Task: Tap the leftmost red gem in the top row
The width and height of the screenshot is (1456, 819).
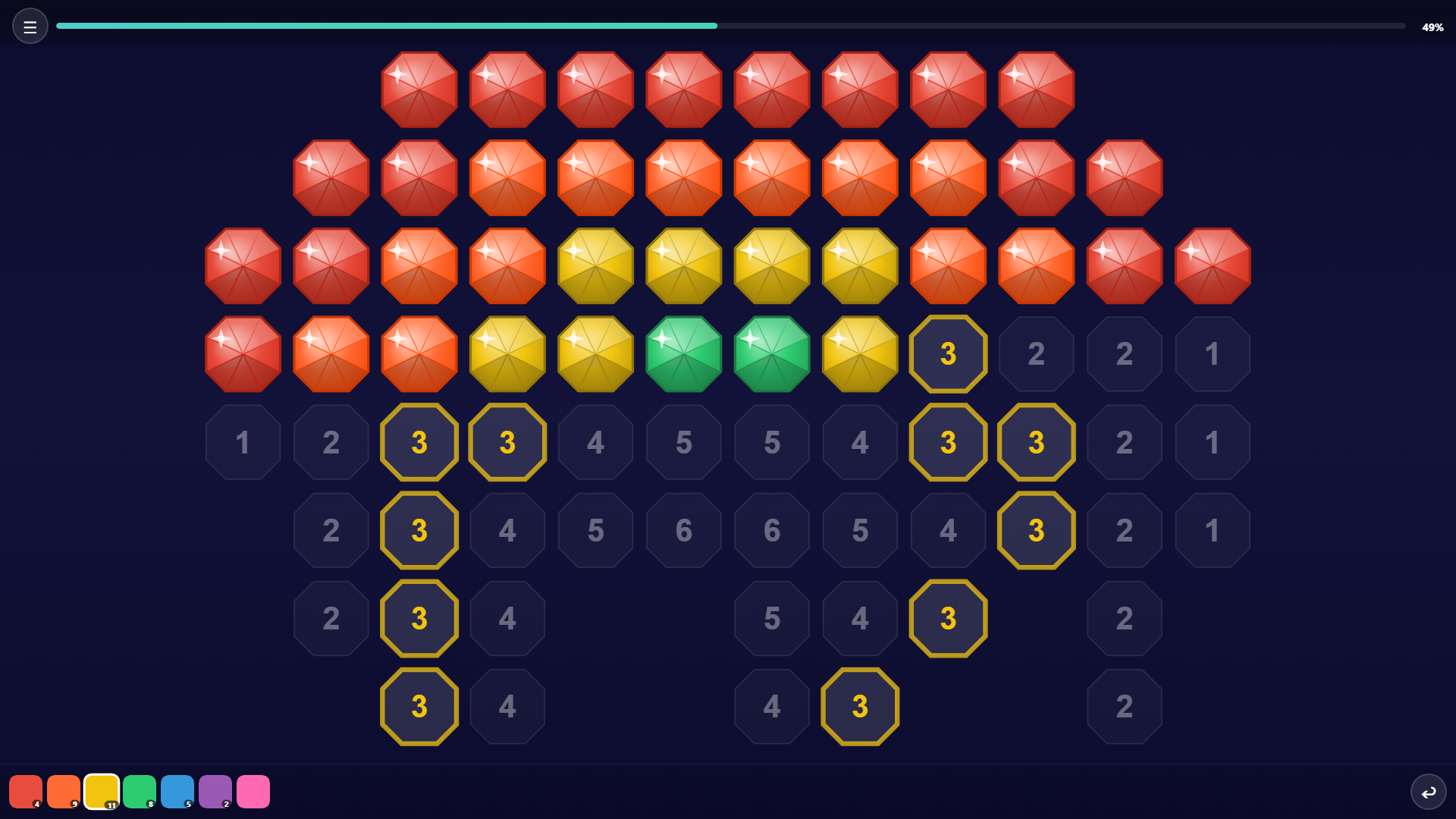Action: 419,89
